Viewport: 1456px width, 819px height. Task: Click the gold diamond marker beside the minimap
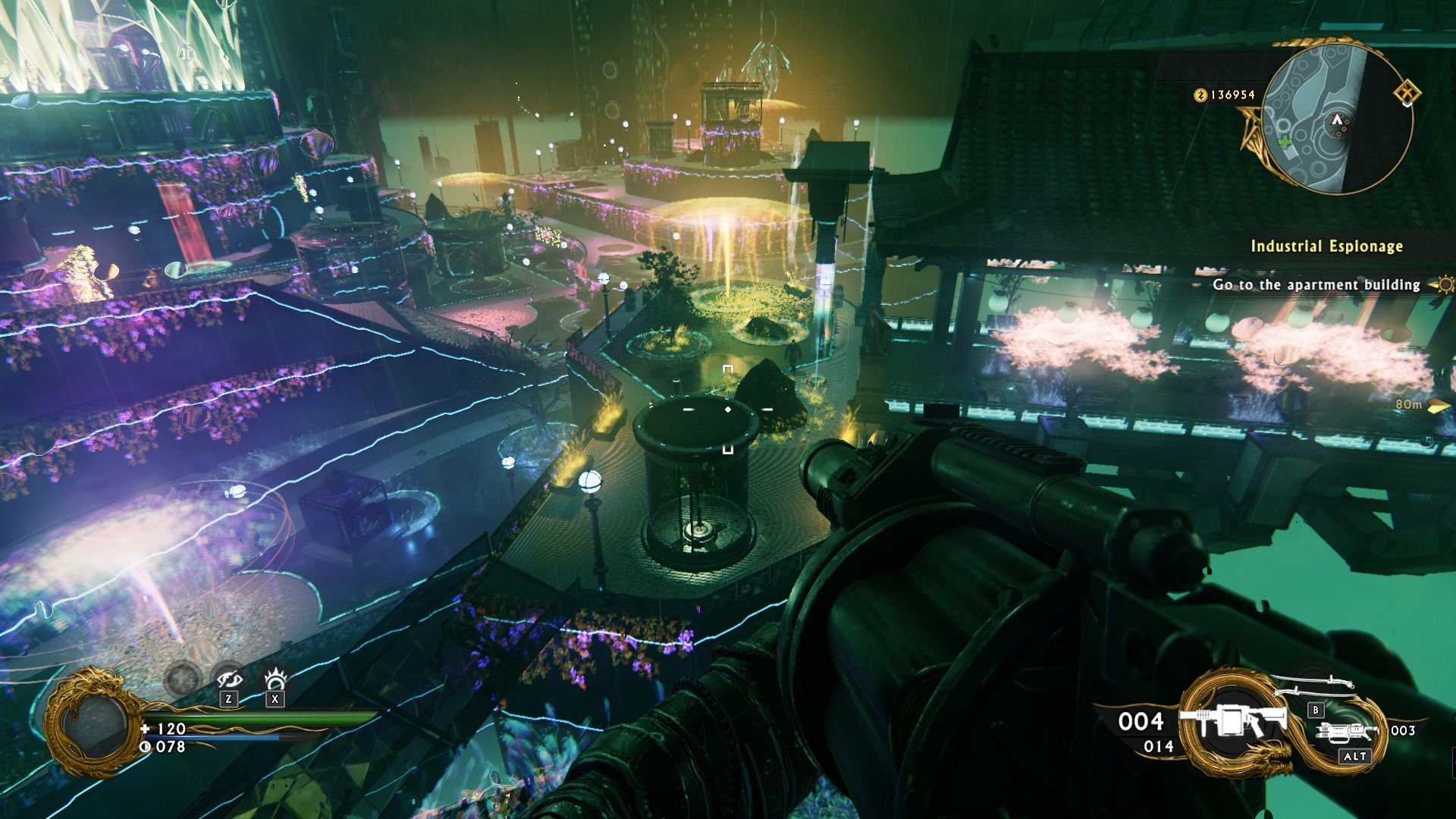(x=1407, y=93)
